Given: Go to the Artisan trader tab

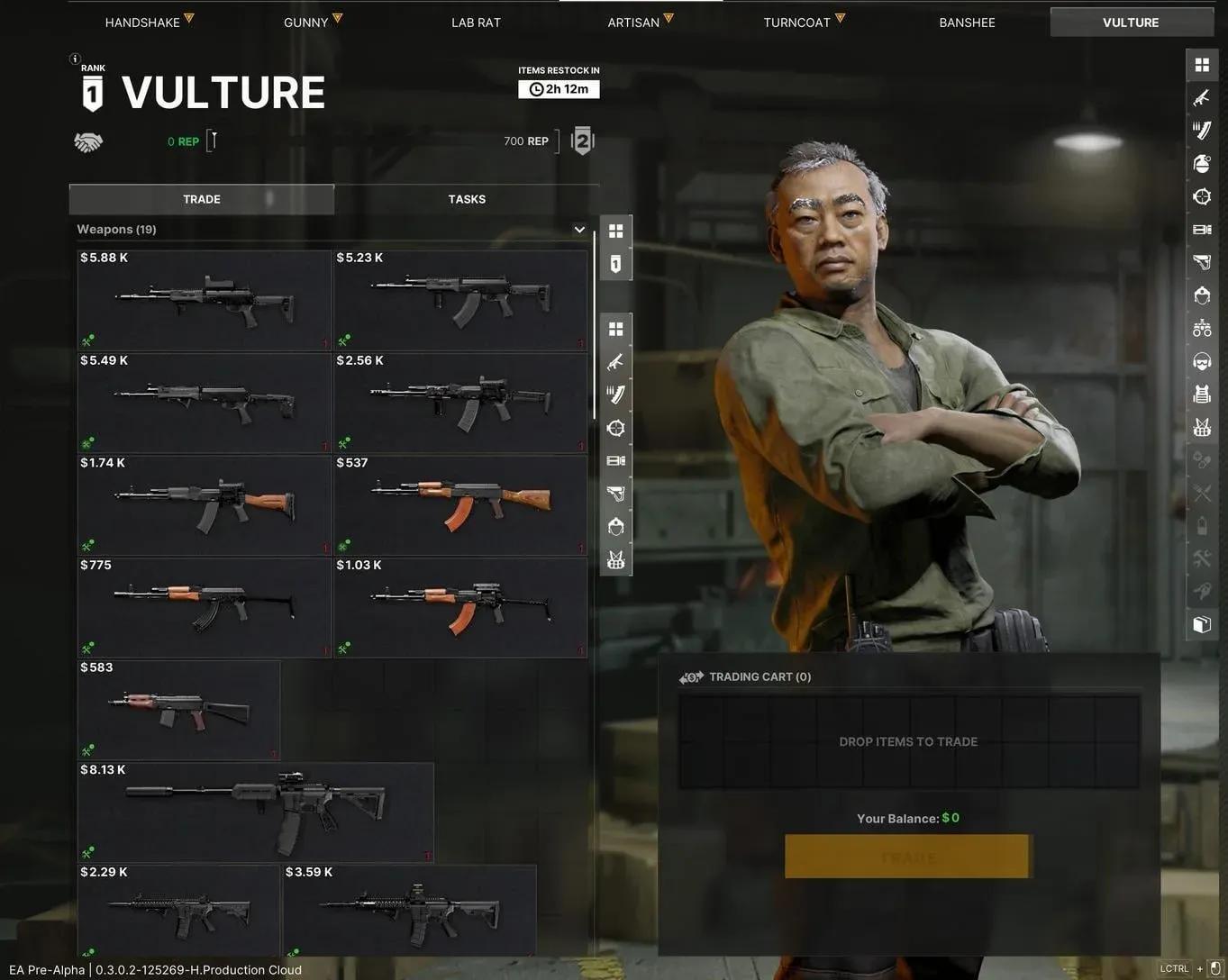Looking at the screenshot, I should [633, 23].
